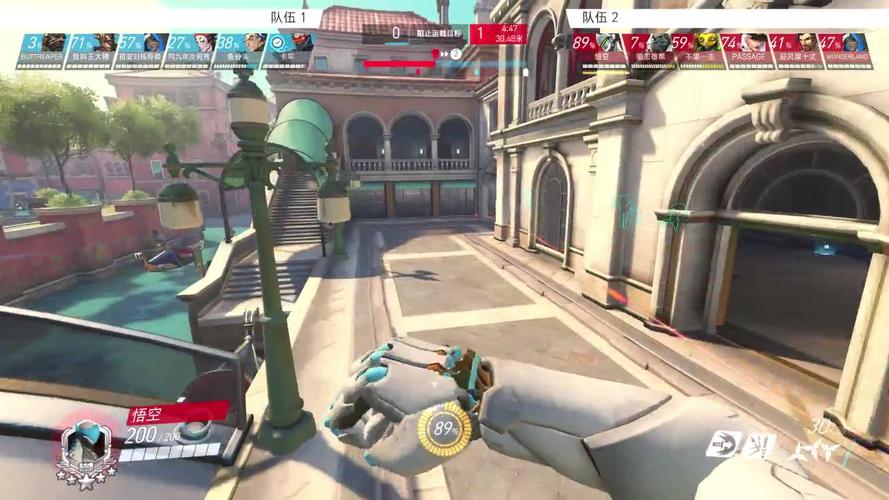Viewport: 889px width, 500px height.
Task: Choose the team 2 player with 59% charge
Action: coord(696,49)
